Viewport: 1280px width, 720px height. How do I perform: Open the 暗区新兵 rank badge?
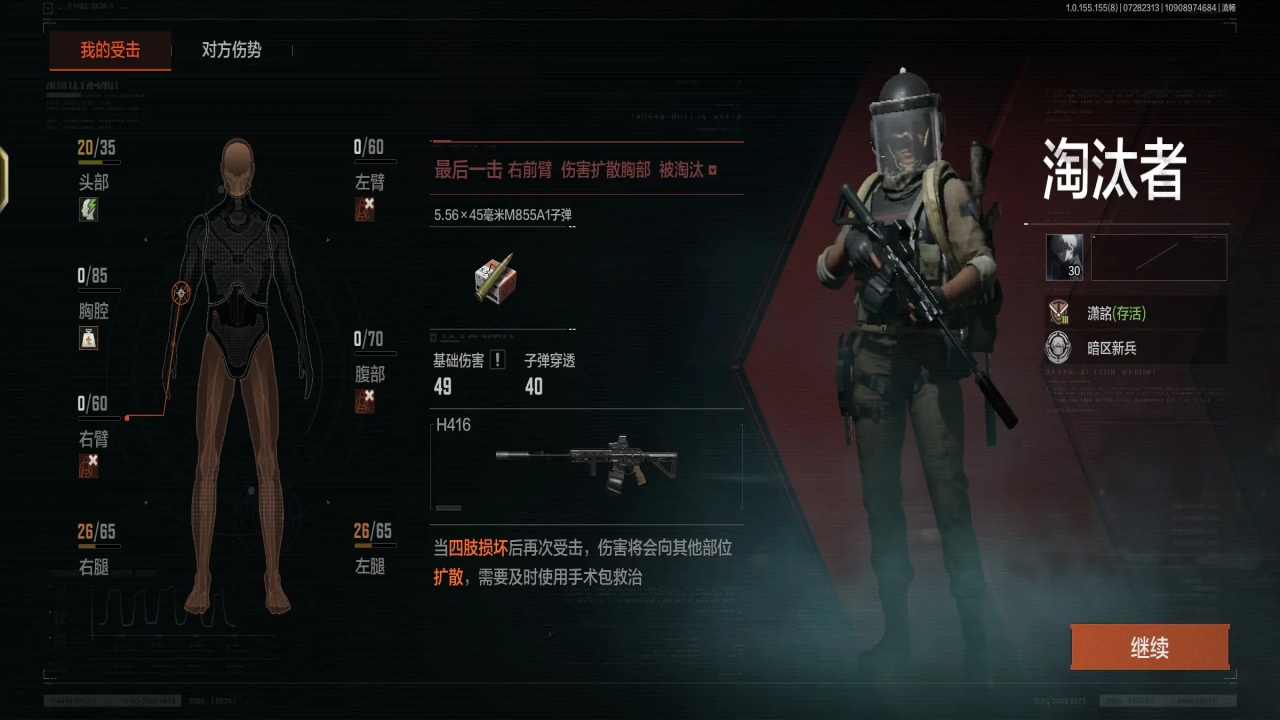tap(1058, 348)
